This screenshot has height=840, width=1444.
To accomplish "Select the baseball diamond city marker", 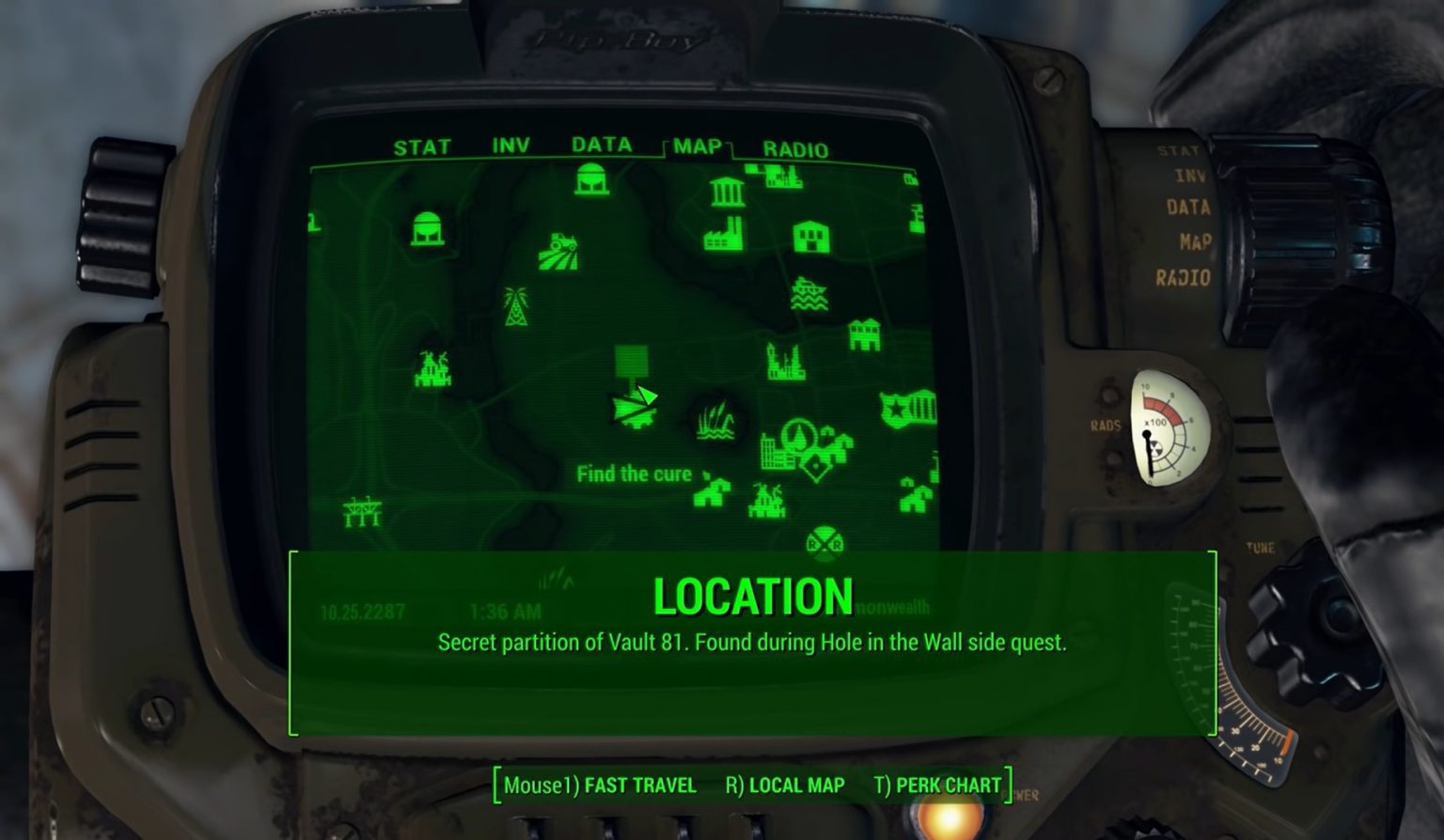I will 815,466.
